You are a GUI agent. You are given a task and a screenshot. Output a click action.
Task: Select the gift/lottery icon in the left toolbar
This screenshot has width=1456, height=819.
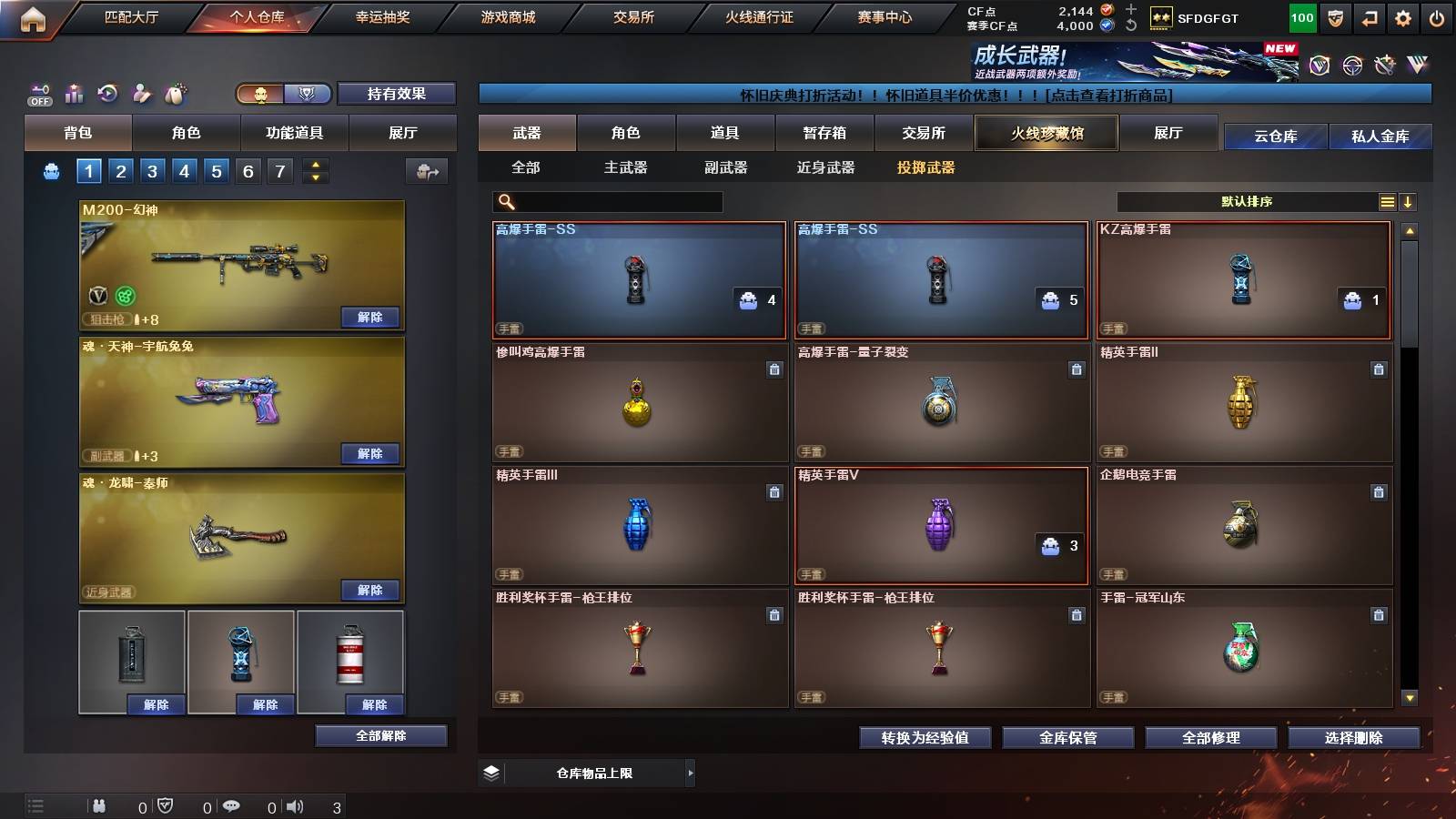pos(73,92)
